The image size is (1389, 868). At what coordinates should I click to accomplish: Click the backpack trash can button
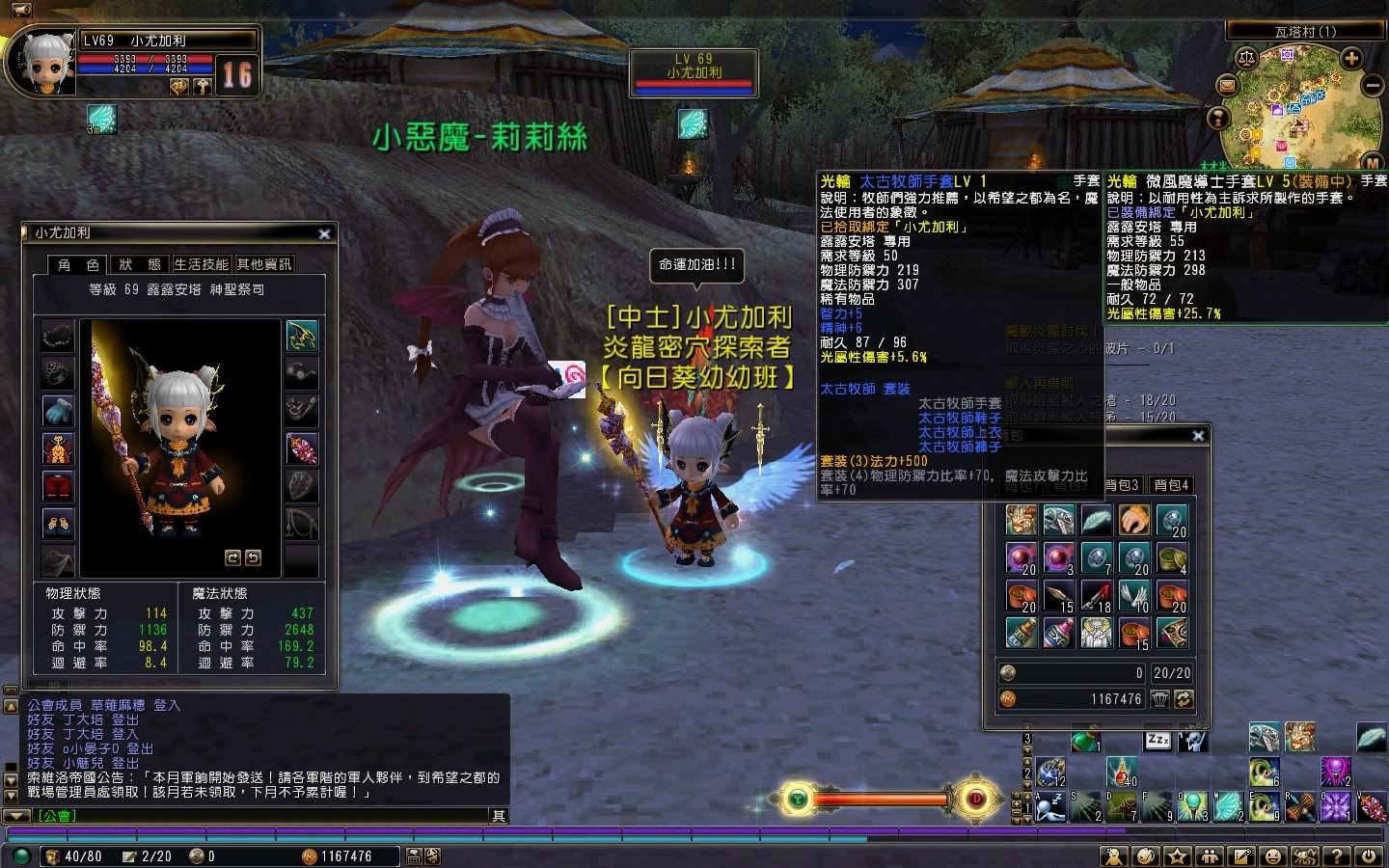point(1160,699)
